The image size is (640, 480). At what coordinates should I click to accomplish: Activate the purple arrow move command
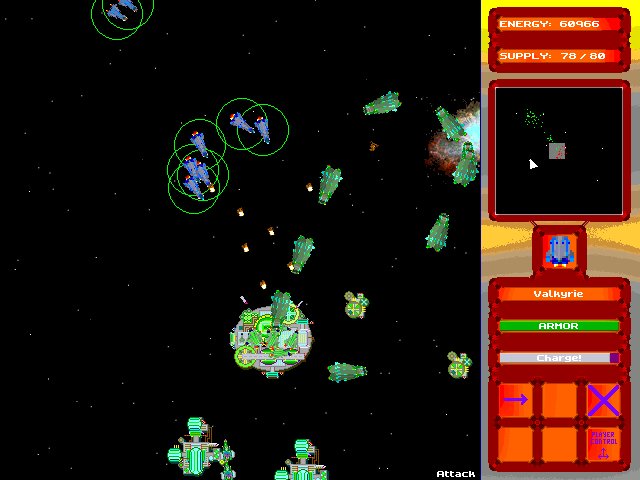coord(516,400)
